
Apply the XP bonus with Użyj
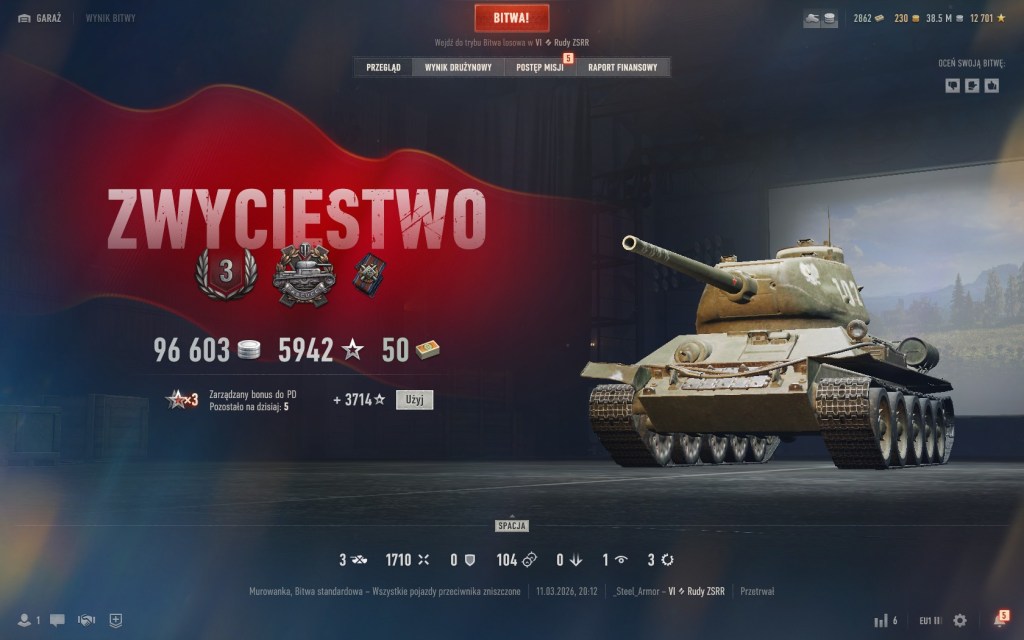pyautogui.click(x=414, y=400)
